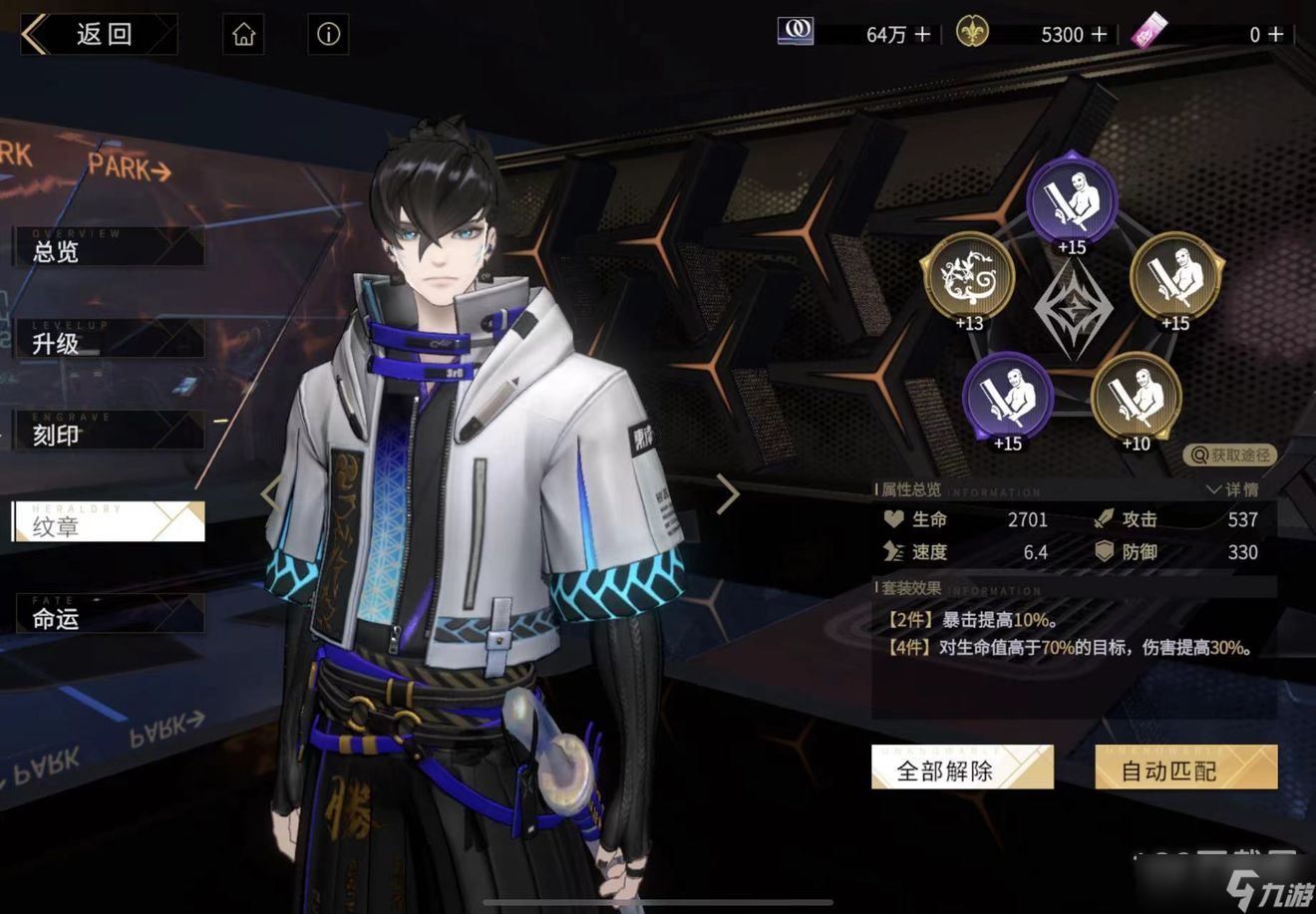Select the 刻印 engrave tab
This screenshot has width=1316, height=914.
pyautogui.click(x=108, y=435)
